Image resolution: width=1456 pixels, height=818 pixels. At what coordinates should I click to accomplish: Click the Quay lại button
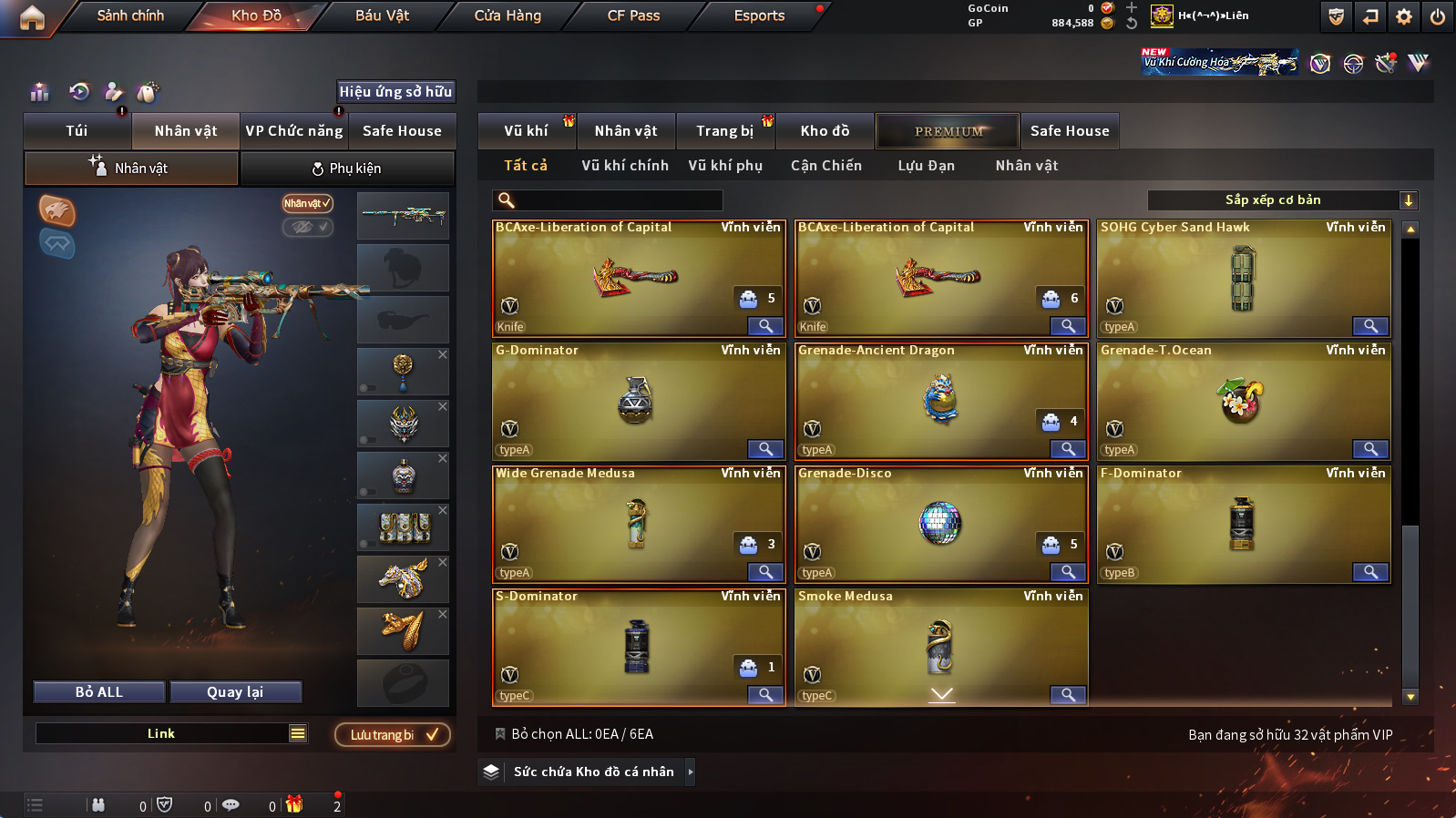coord(235,692)
